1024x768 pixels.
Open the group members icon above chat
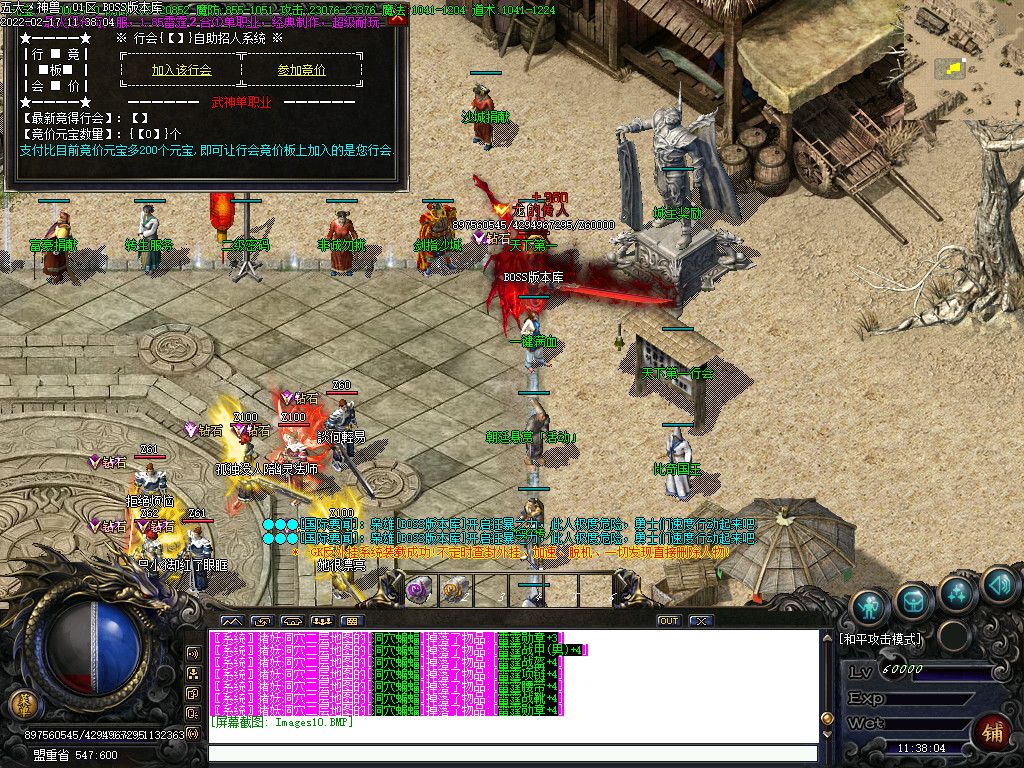322,621
